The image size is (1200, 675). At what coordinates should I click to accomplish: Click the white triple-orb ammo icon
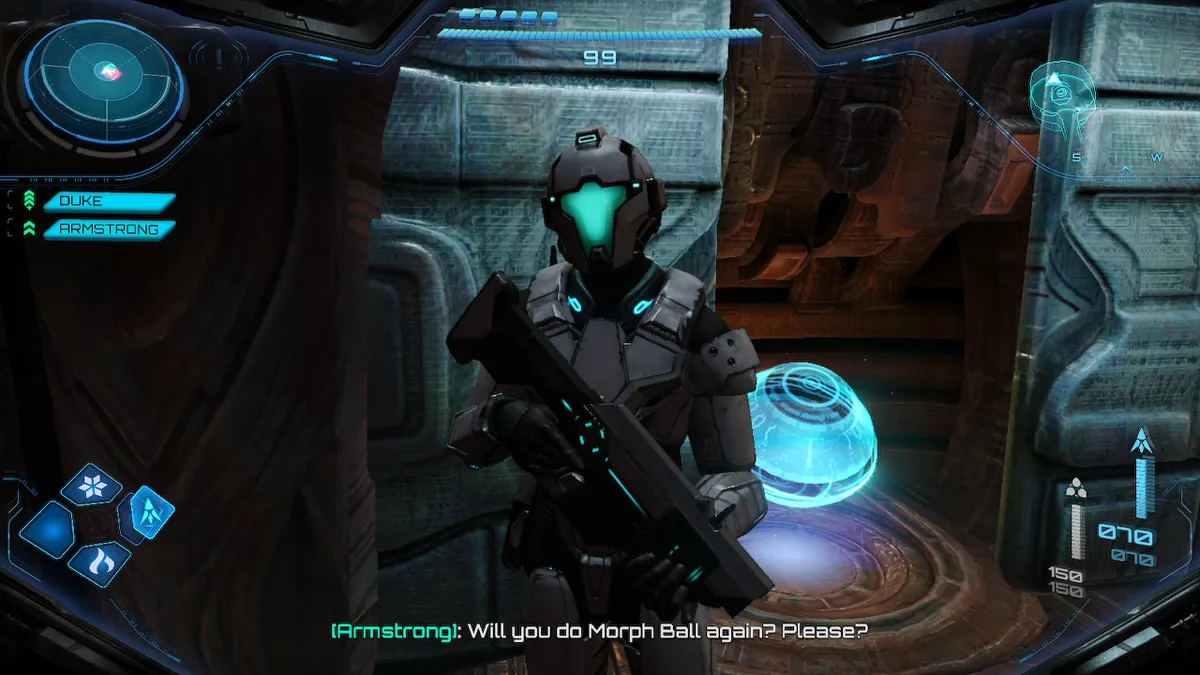point(1076,488)
